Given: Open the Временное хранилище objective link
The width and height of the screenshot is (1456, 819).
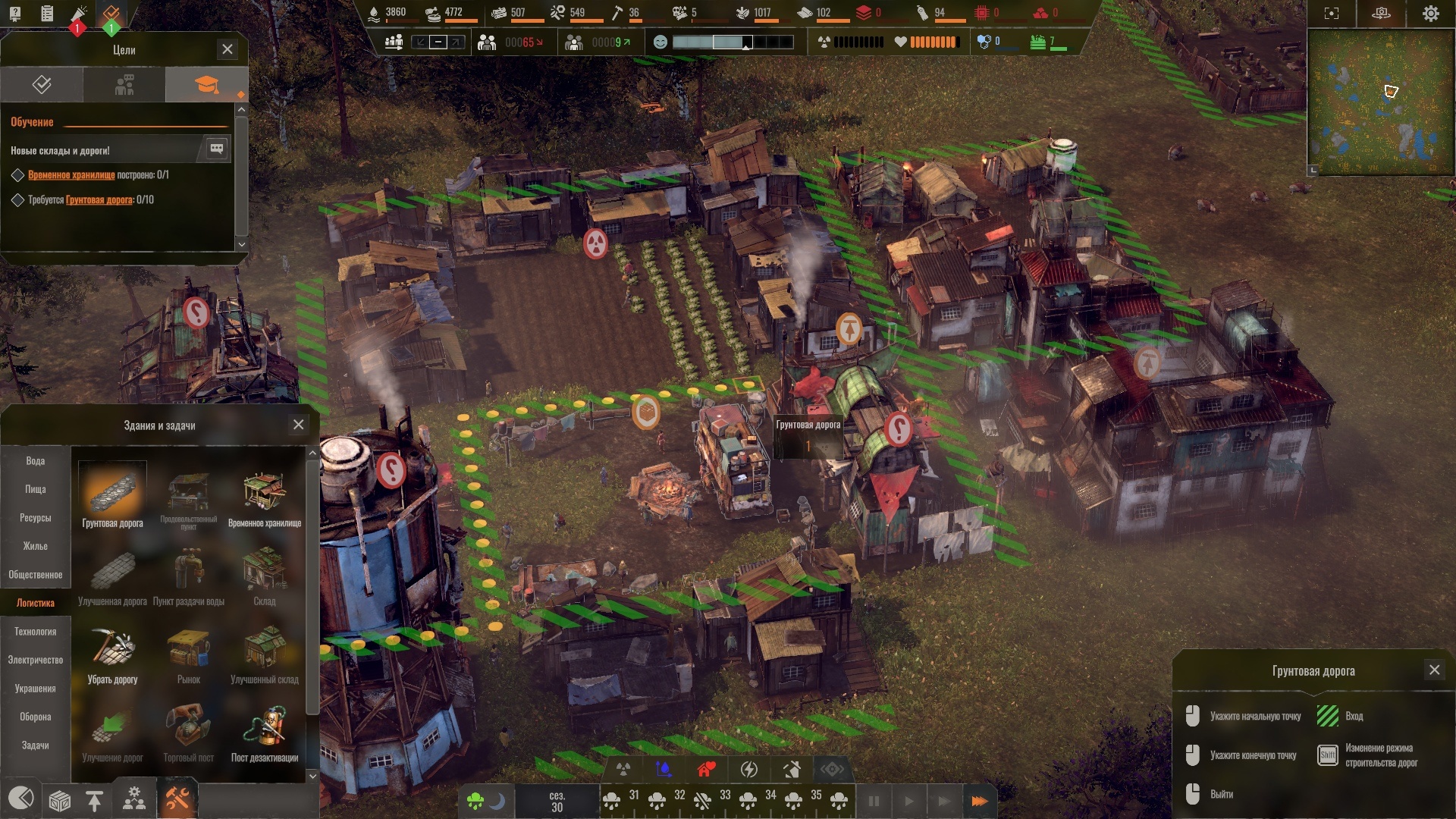Looking at the screenshot, I should pyautogui.click(x=71, y=175).
